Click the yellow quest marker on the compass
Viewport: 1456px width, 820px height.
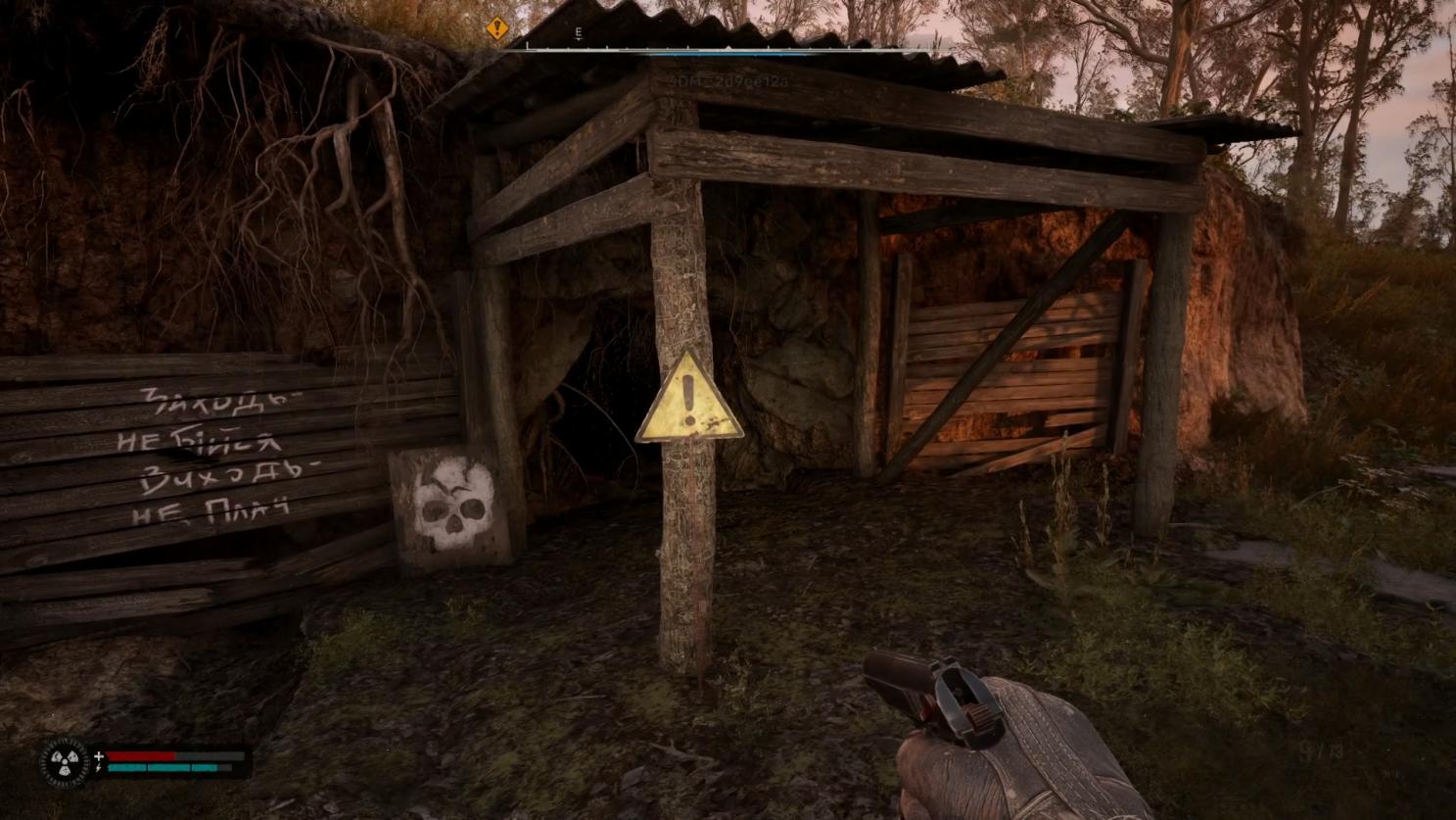(x=497, y=29)
